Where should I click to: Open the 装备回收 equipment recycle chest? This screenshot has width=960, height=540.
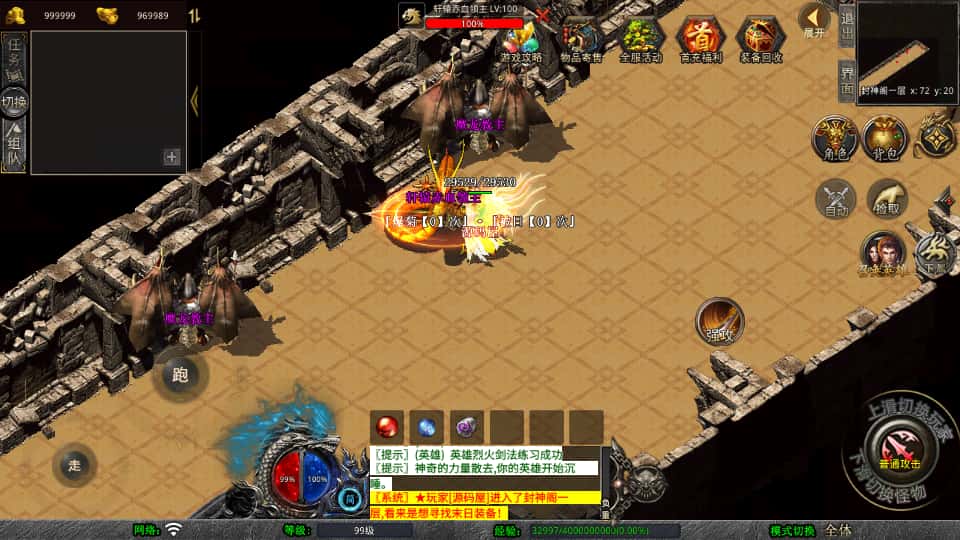[760, 40]
